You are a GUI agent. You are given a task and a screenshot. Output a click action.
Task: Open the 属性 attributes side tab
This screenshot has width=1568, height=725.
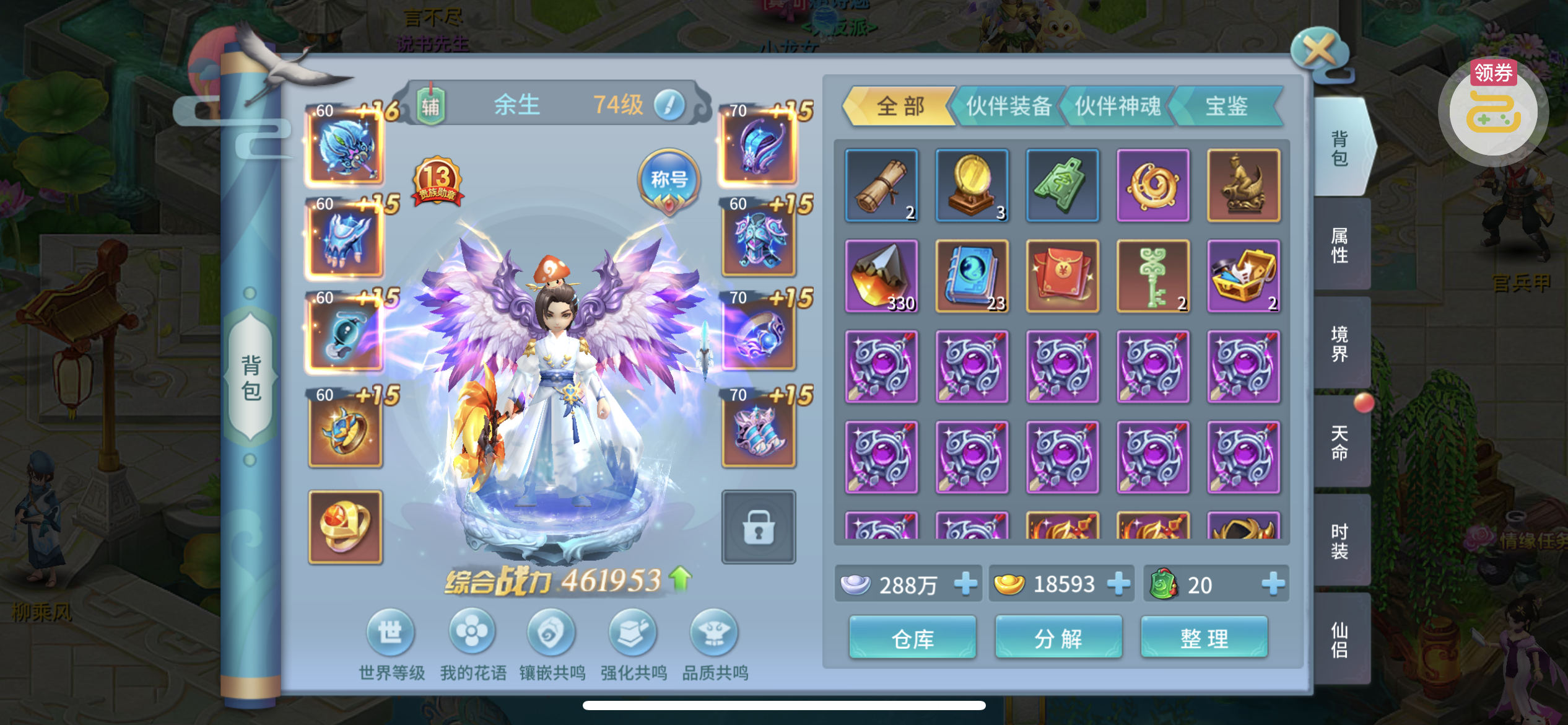(1340, 245)
